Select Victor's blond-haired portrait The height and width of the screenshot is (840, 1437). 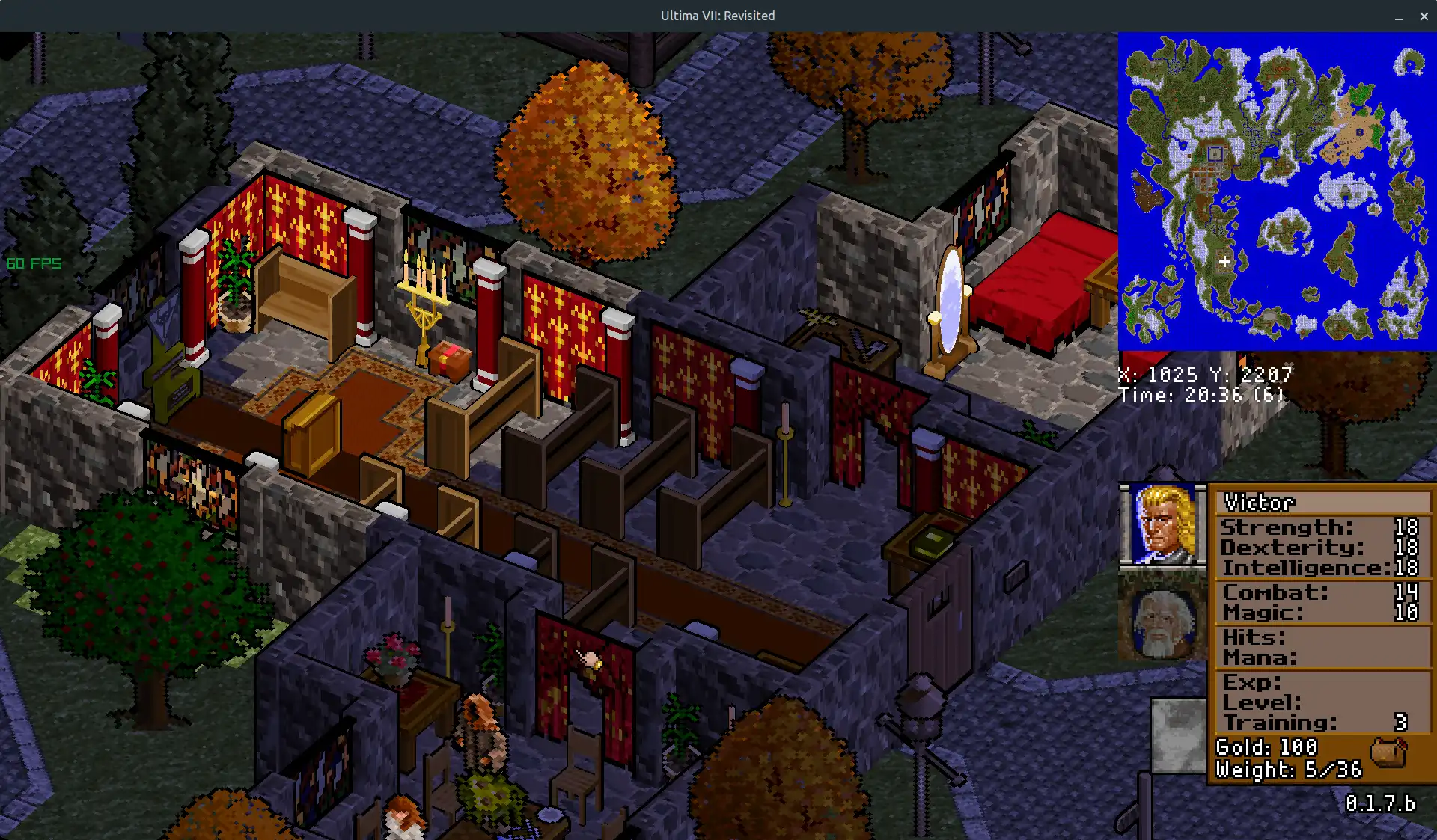pyautogui.click(x=1162, y=524)
